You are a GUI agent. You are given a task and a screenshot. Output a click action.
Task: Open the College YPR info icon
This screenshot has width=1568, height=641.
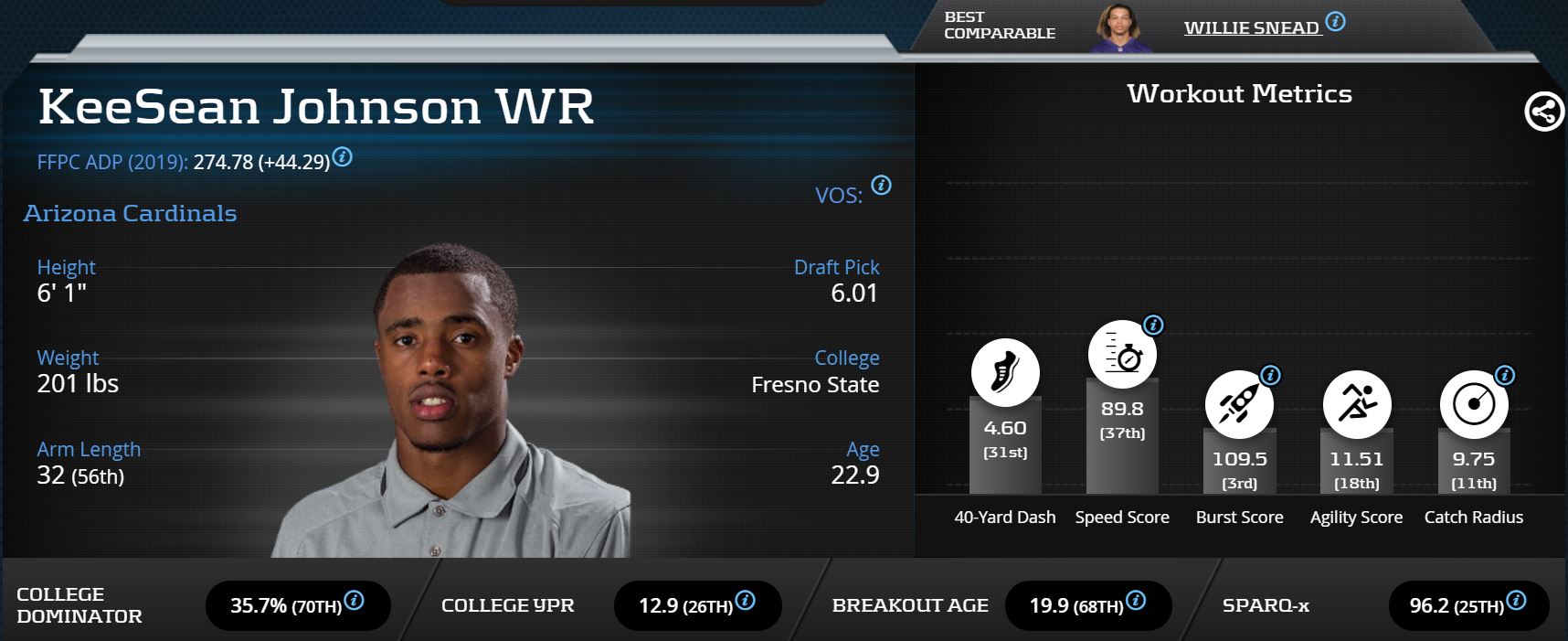[745, 601]
